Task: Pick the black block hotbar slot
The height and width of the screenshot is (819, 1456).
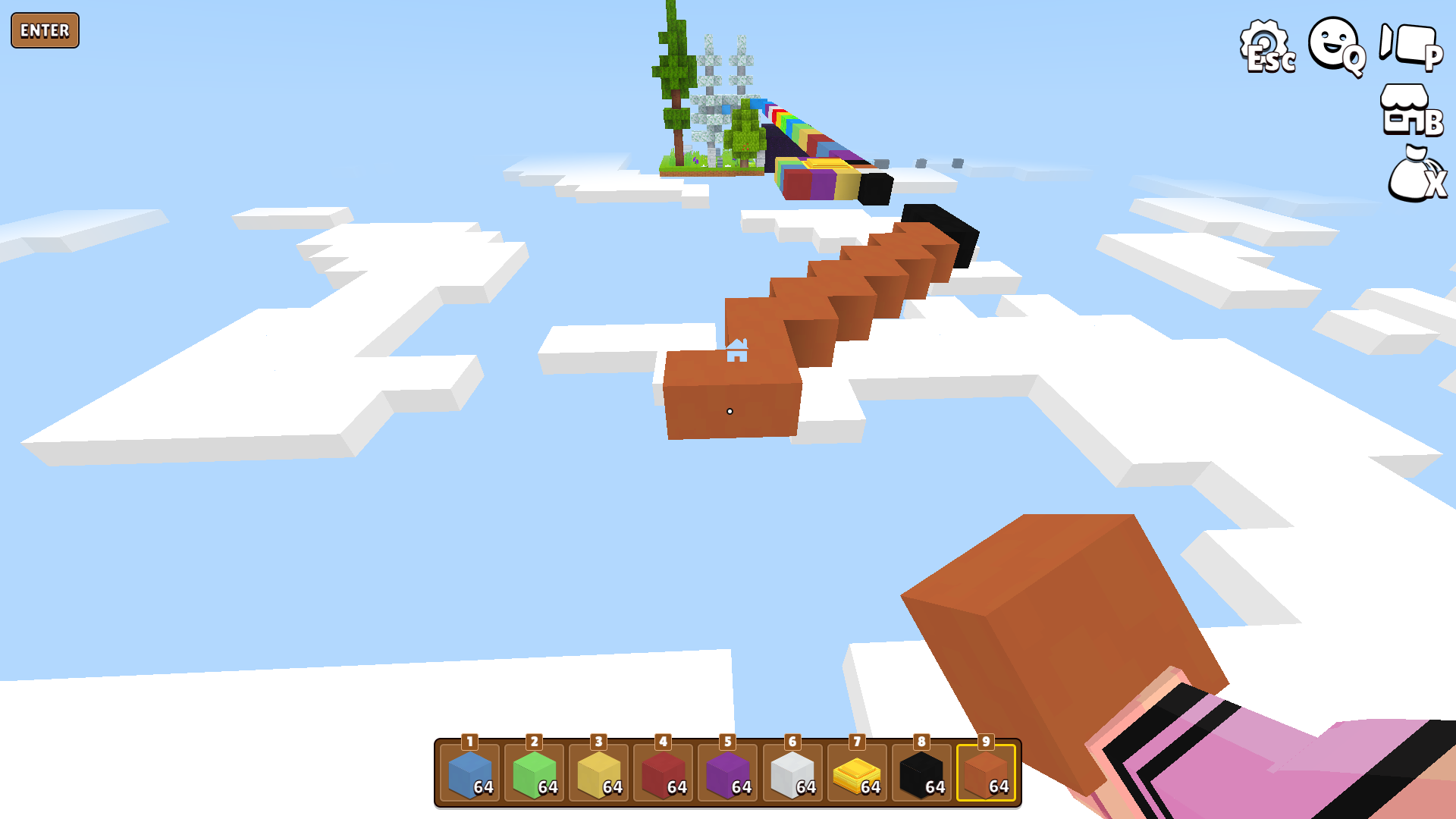Action: (921, 773)
